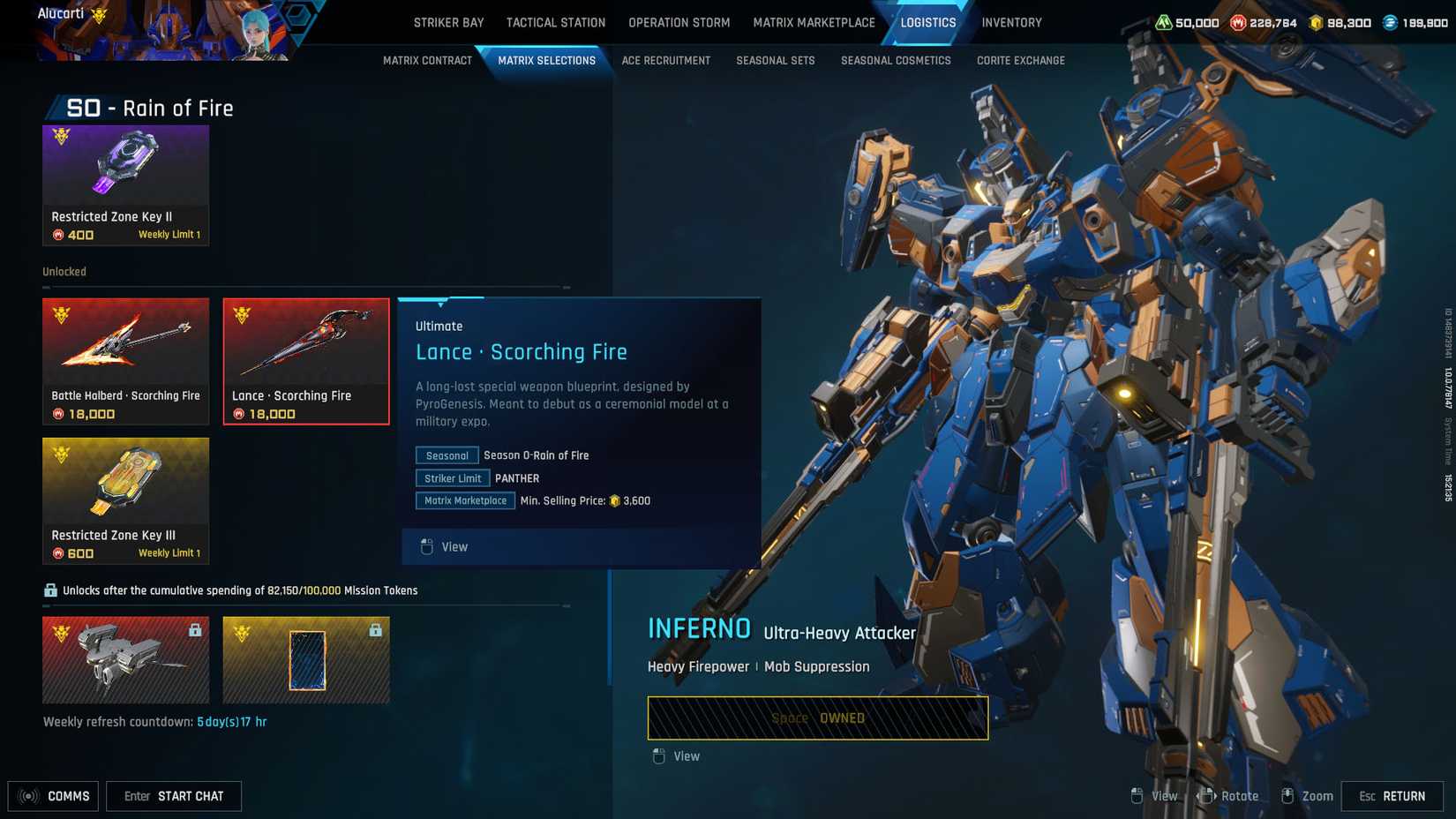The width and height of the screenshot is (1456, 819).
Task: Open the SEASONAL COSMETICS tab
Action: click(896, 60)
